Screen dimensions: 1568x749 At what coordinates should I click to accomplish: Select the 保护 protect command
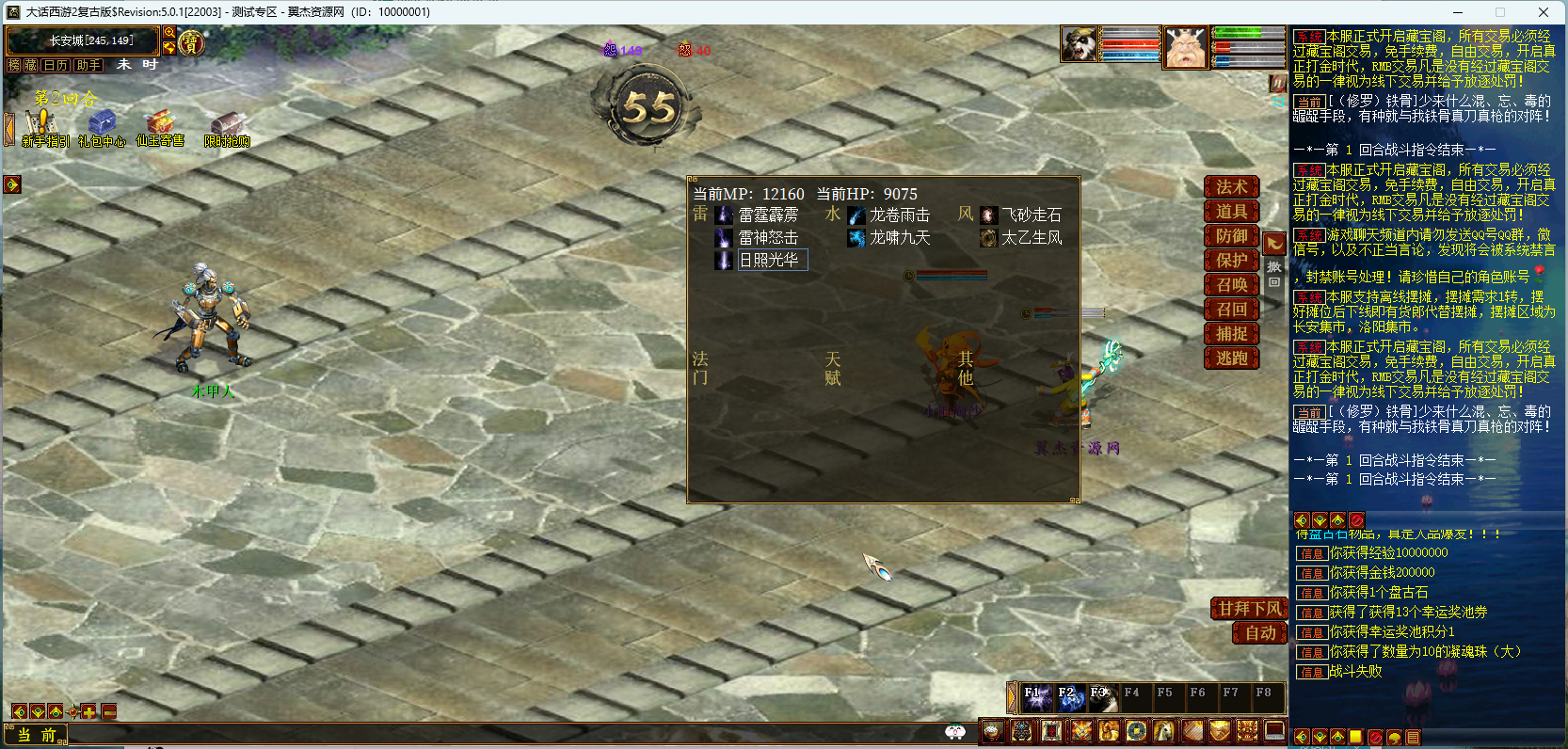tap(1231, 261)
